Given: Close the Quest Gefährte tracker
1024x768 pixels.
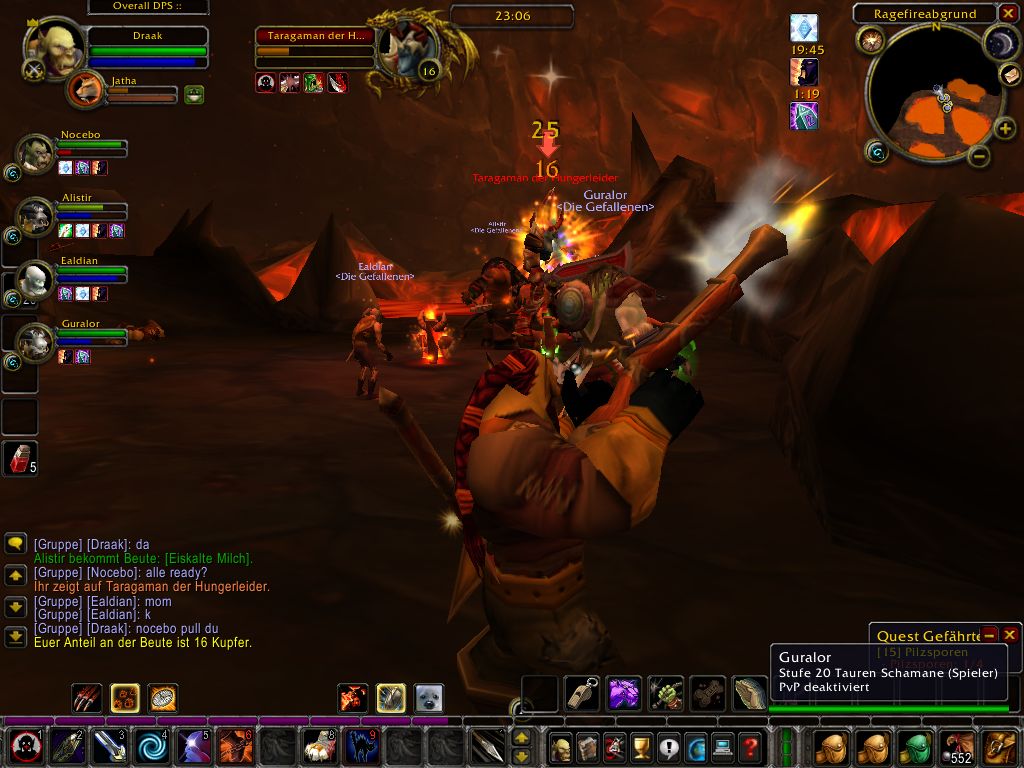Looking at the screenshot, I should coord(1010,635).
